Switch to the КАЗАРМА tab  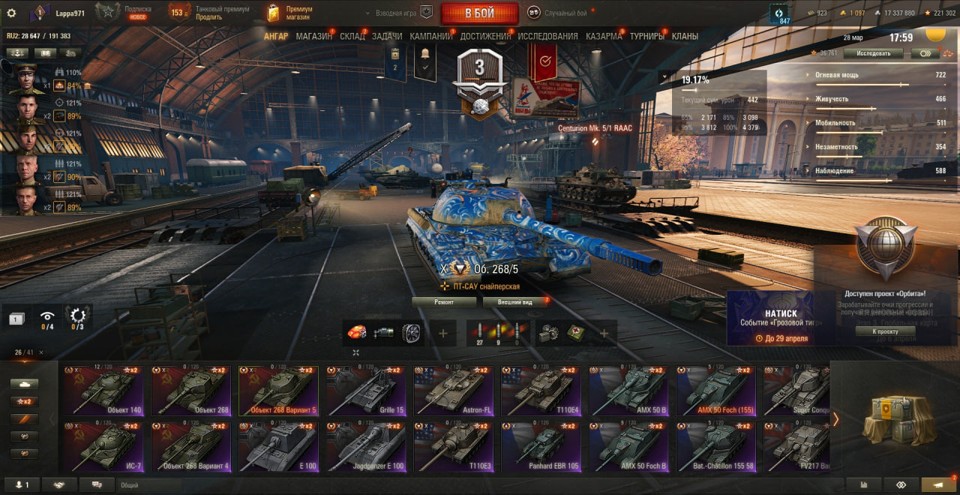pyautogui.click(x=604, y=36)
